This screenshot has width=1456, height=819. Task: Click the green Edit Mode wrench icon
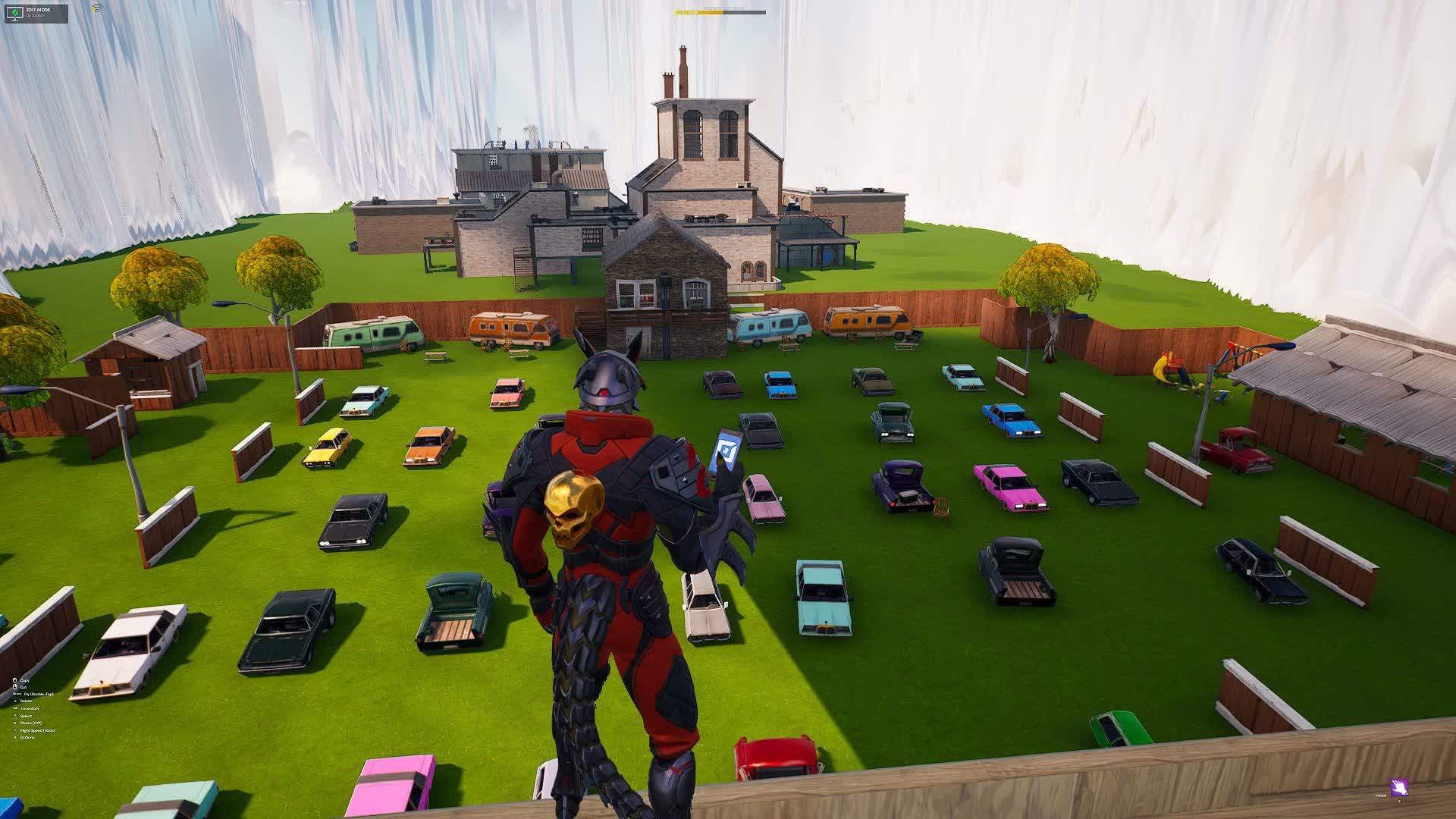[x=14, y=12]
